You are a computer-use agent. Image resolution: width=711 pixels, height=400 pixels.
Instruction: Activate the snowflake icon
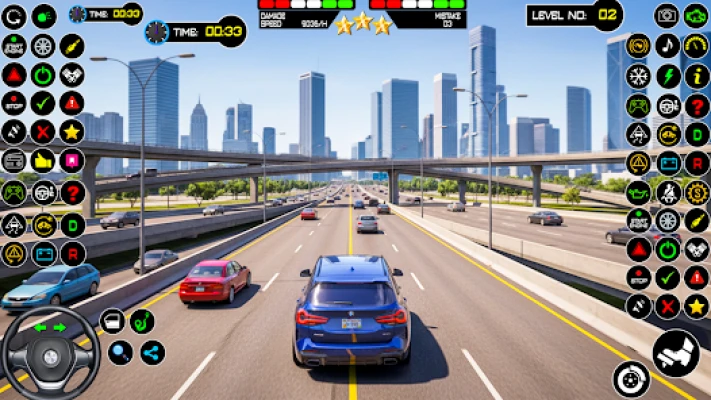638,75
